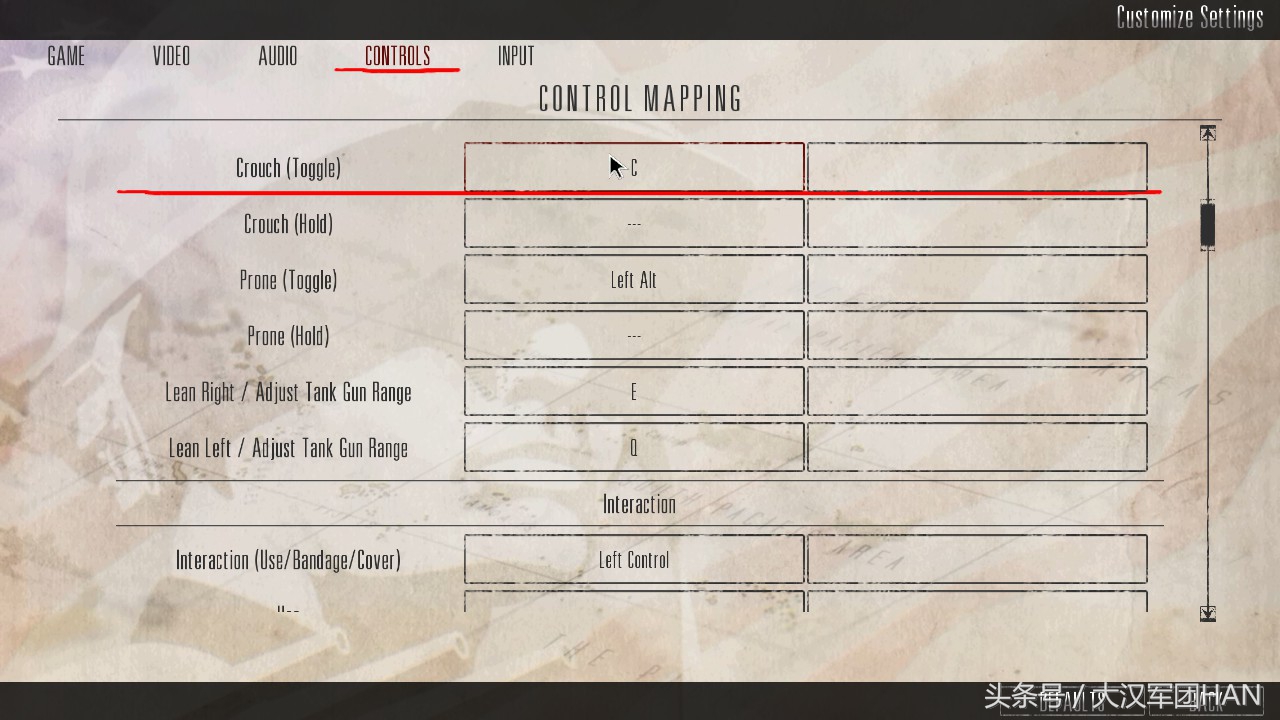Leave settings with the Back button
Screen dimensions: 1280x720
1207,702
